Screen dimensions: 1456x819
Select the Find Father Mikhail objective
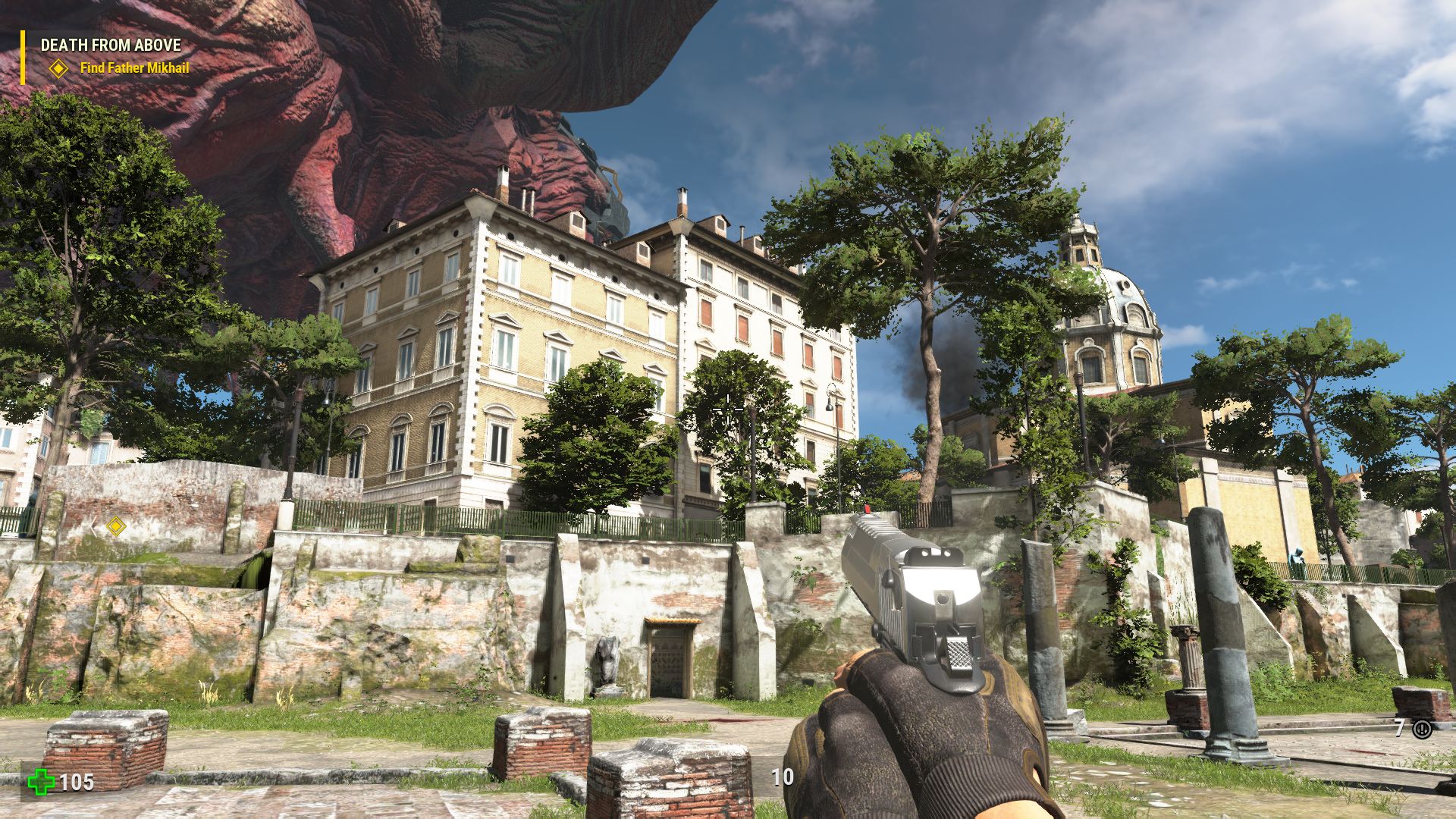134,67
